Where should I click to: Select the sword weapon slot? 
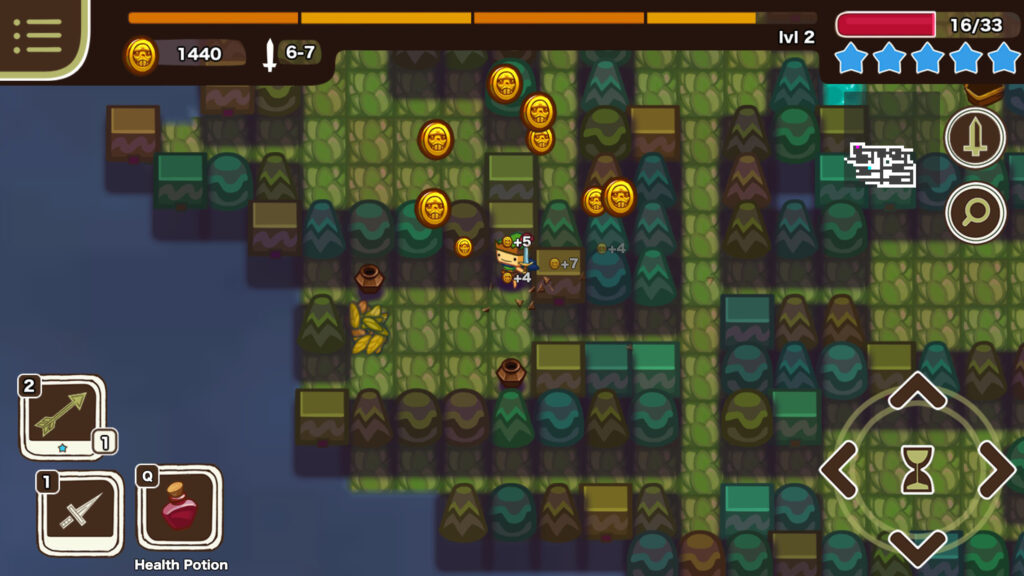coord(79,513)
